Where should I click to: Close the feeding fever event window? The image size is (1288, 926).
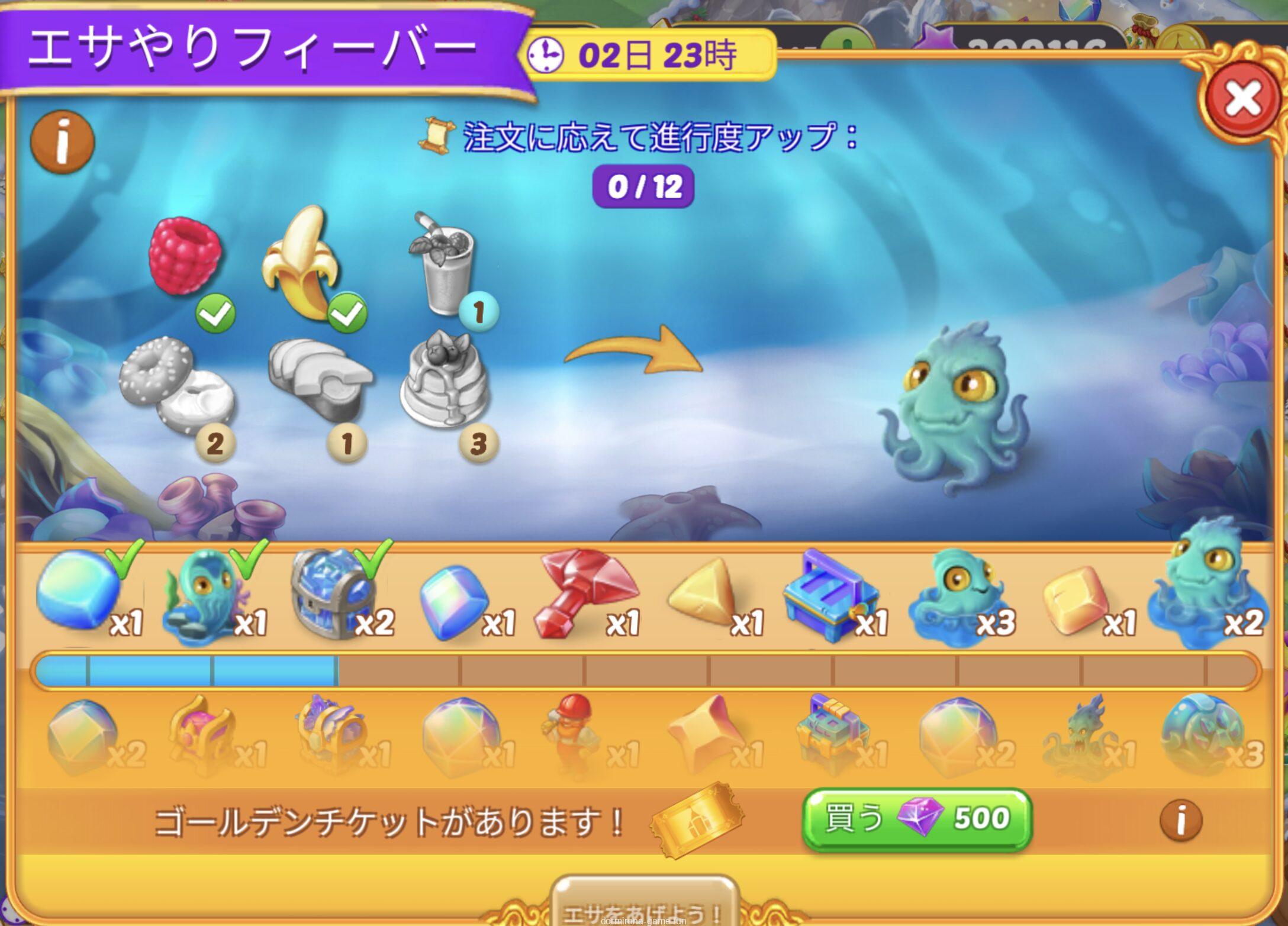1242,99
